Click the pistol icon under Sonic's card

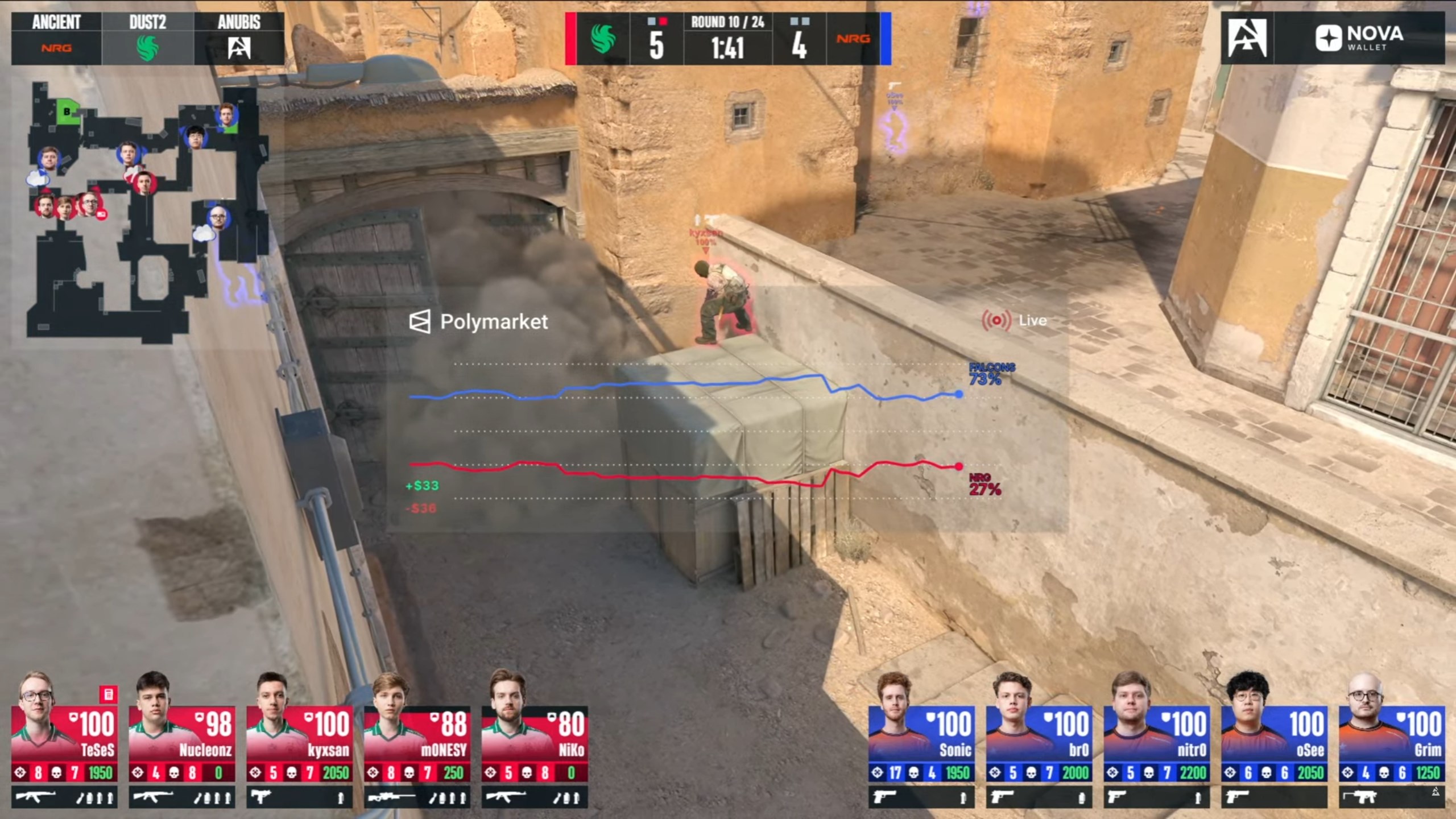pos(884,796)
